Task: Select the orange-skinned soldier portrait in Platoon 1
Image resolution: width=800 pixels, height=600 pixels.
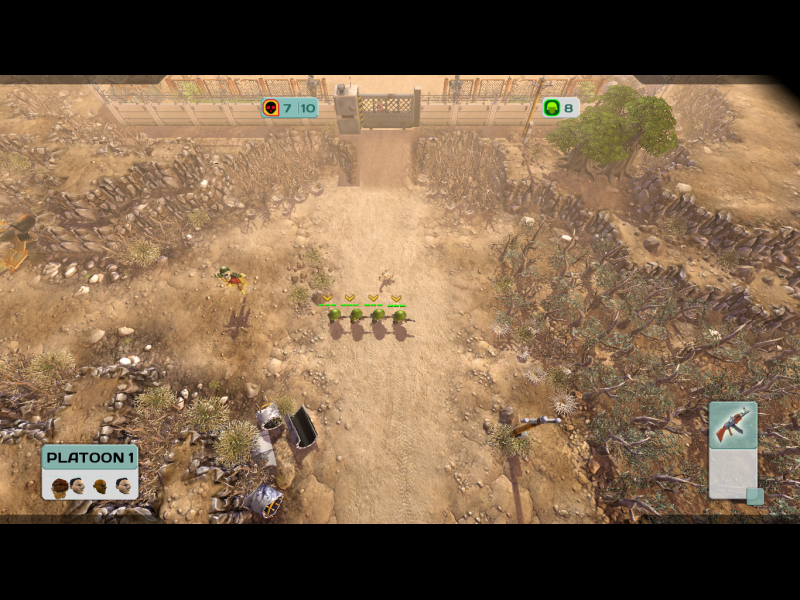Action: pyautogui.click(x=101, y=486)
